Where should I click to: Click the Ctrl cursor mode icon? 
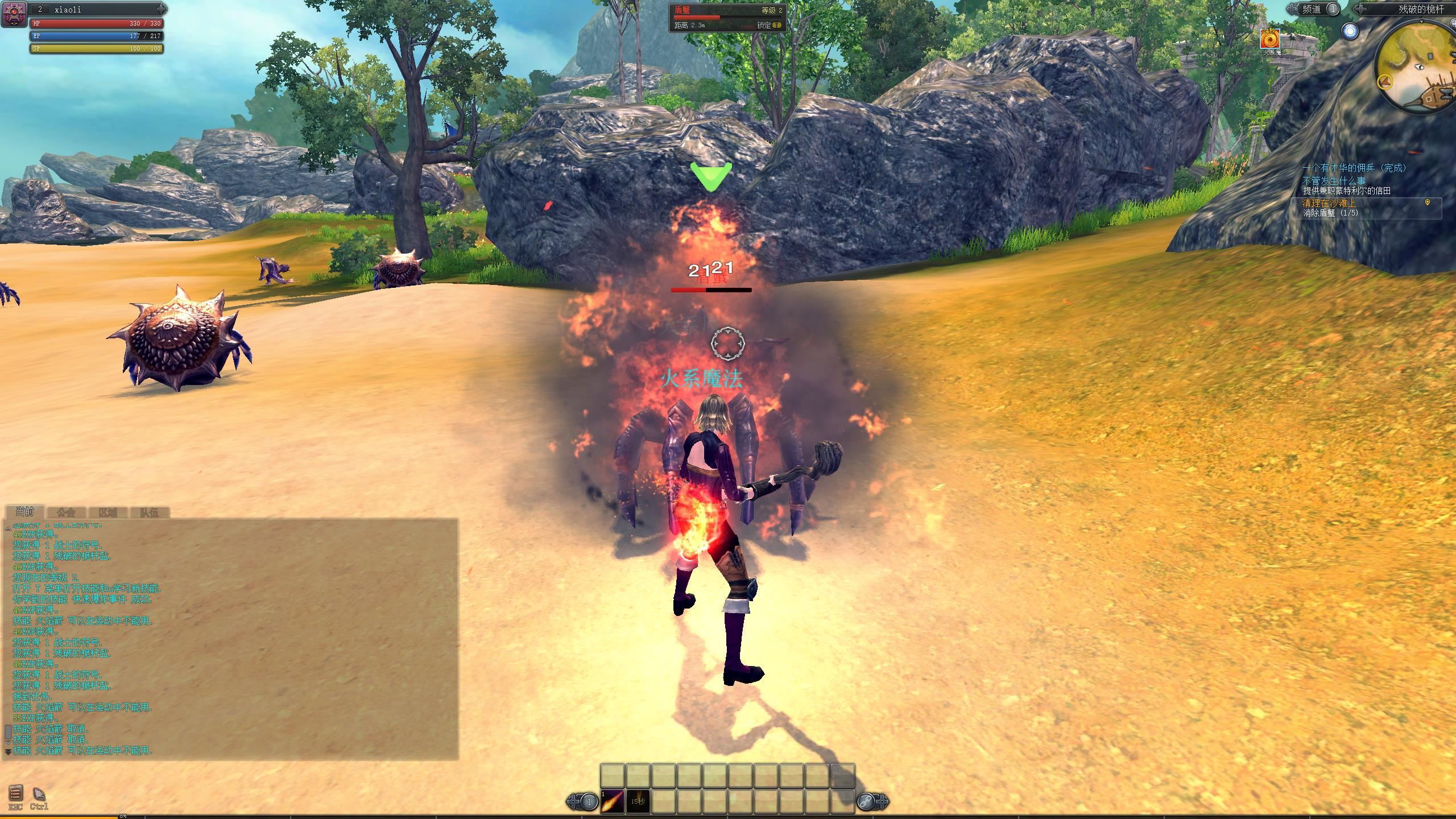(39, 793)
